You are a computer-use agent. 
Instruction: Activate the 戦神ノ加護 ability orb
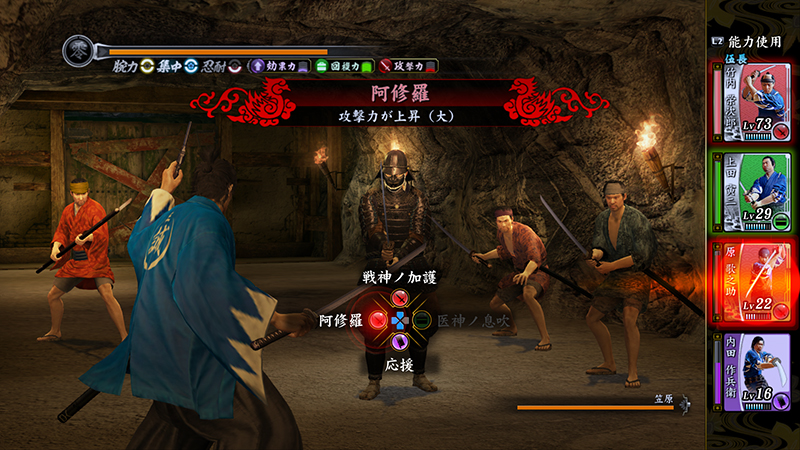point(400,298)
